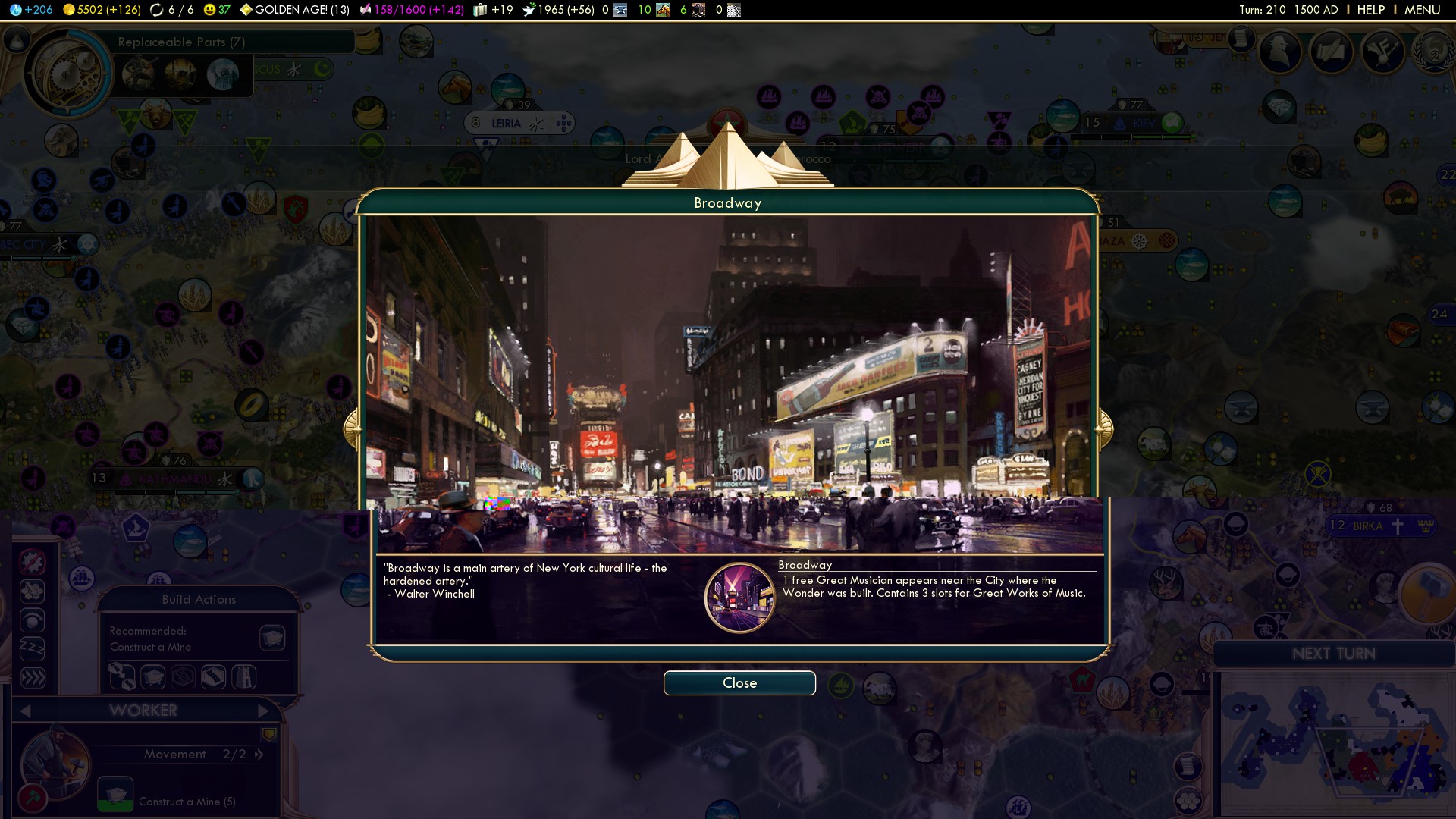
Task: Open the gold treasury readout in top bar
Action: click(x=102, y=10)
